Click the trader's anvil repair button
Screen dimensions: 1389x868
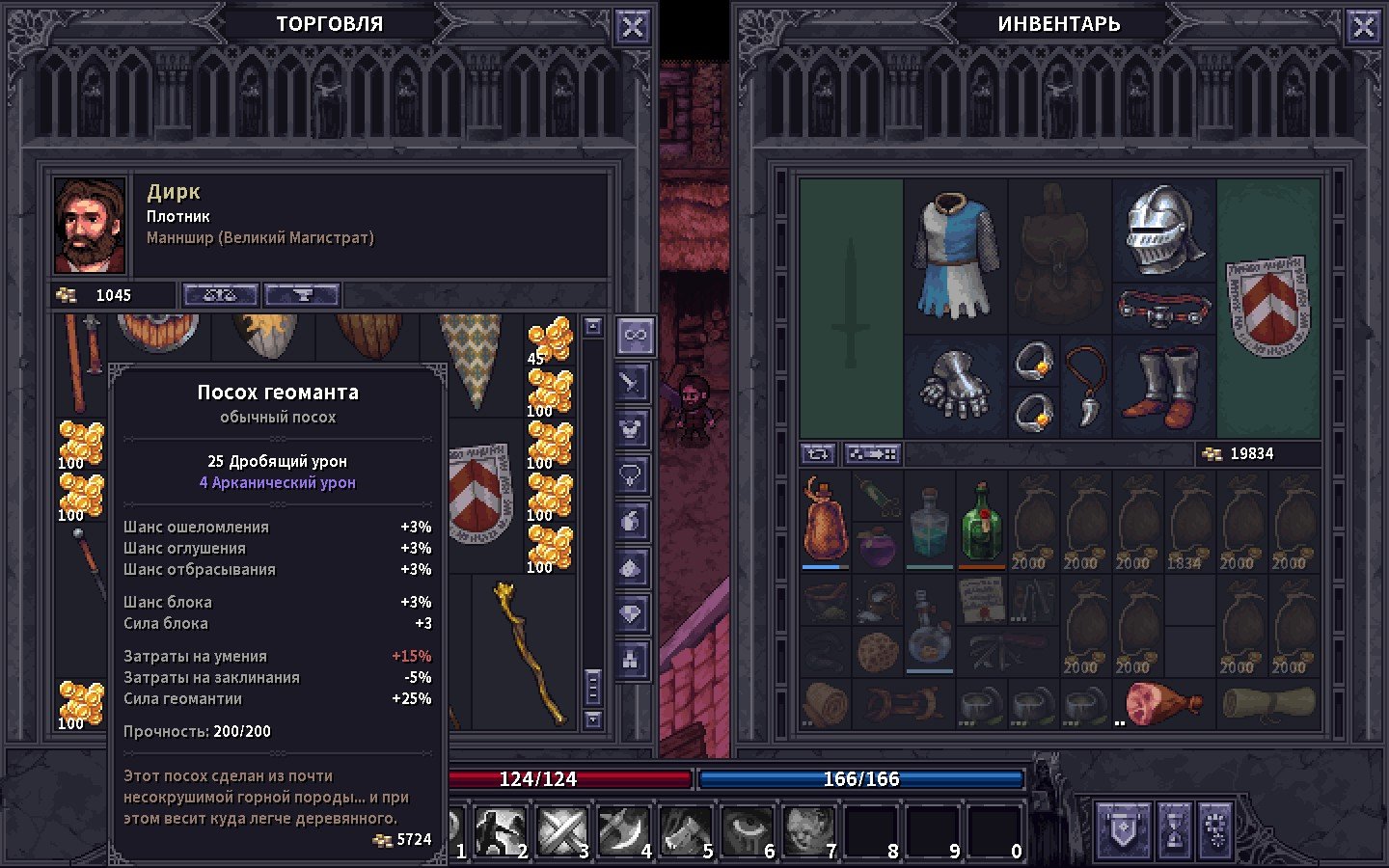302,295
